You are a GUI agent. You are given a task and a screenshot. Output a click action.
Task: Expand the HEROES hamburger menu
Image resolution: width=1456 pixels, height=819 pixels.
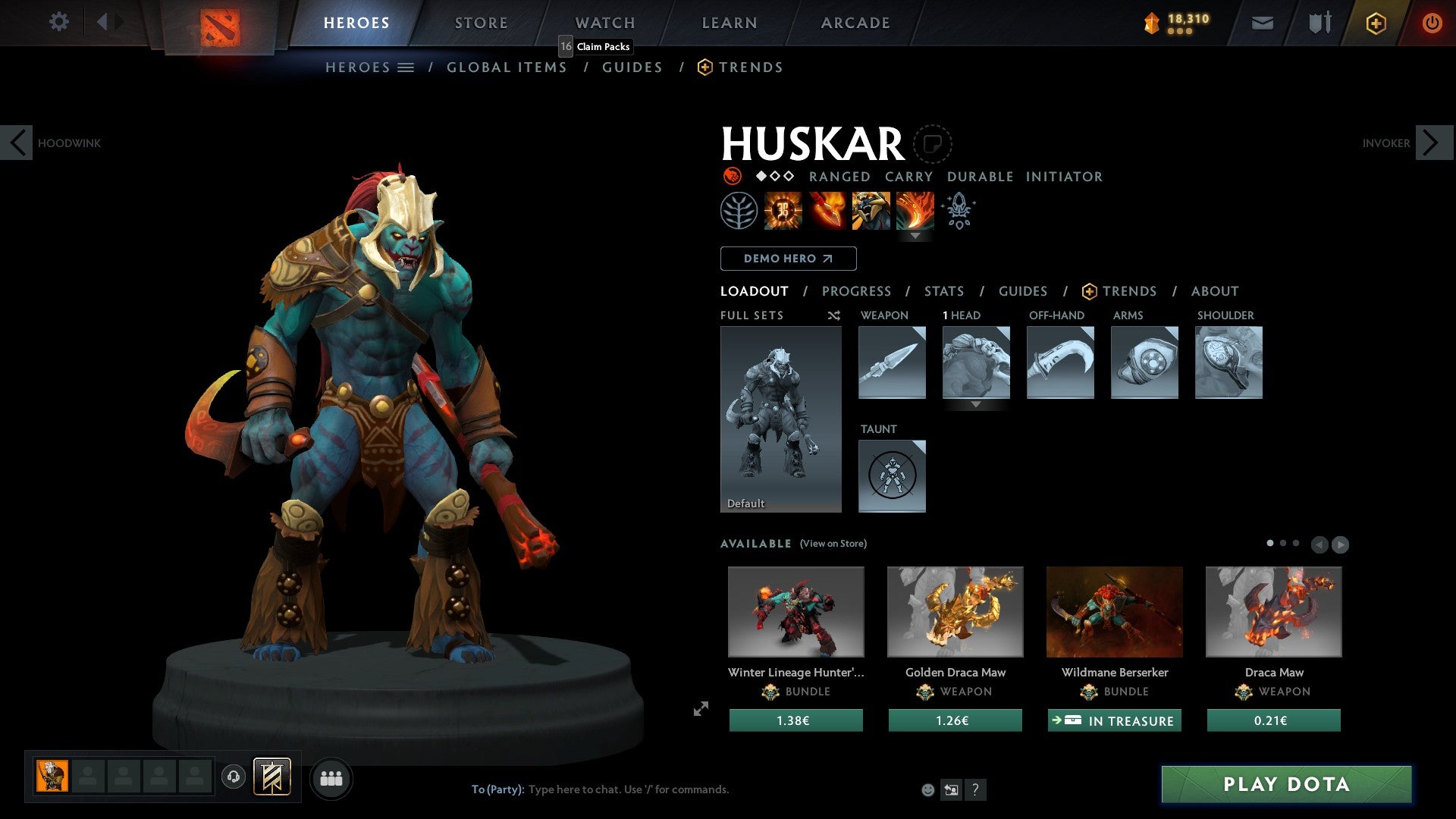[406, 67]
